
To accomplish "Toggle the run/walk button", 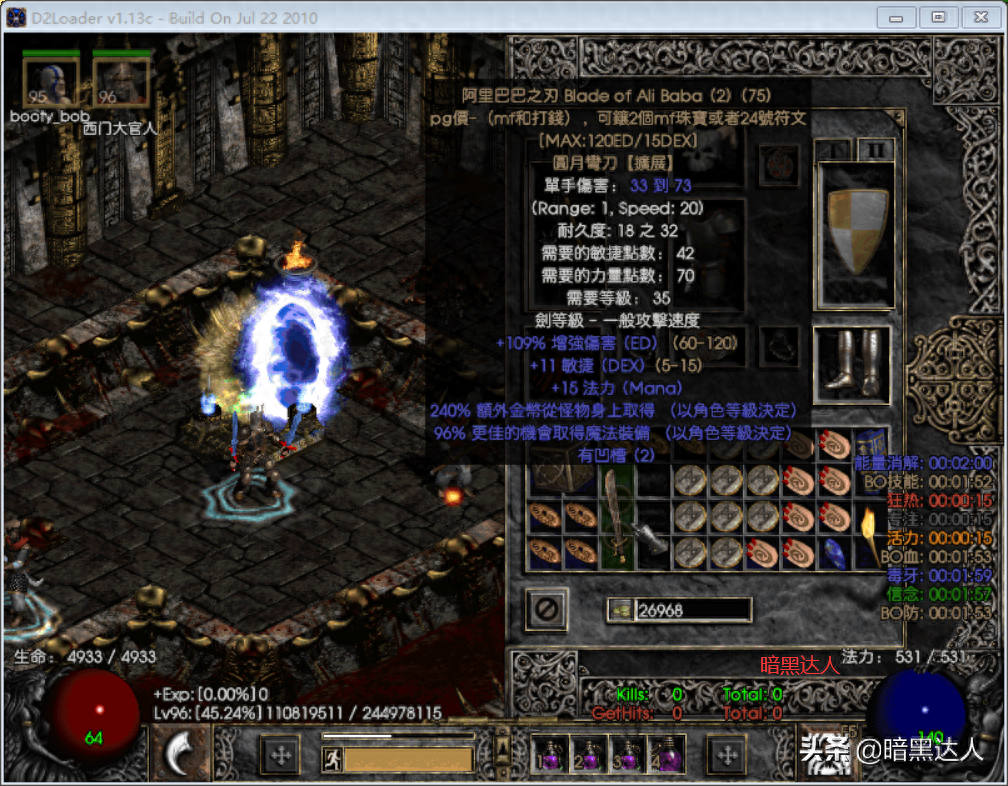I will pyautogui.click(x=332, y=759).
